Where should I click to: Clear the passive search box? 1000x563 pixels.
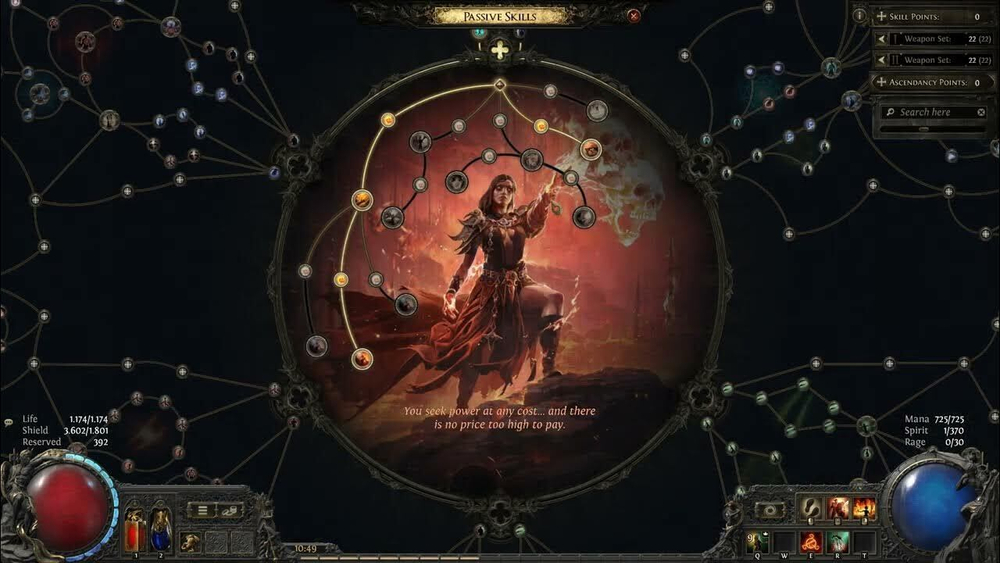pyautogui.click(x=981, y=112)
